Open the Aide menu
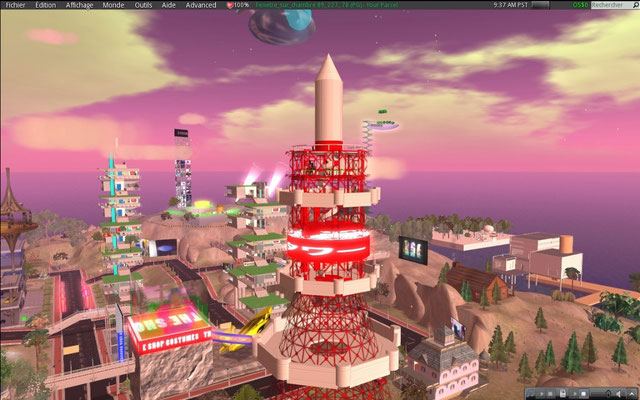 pyautogui.click(x=171, y=5)
